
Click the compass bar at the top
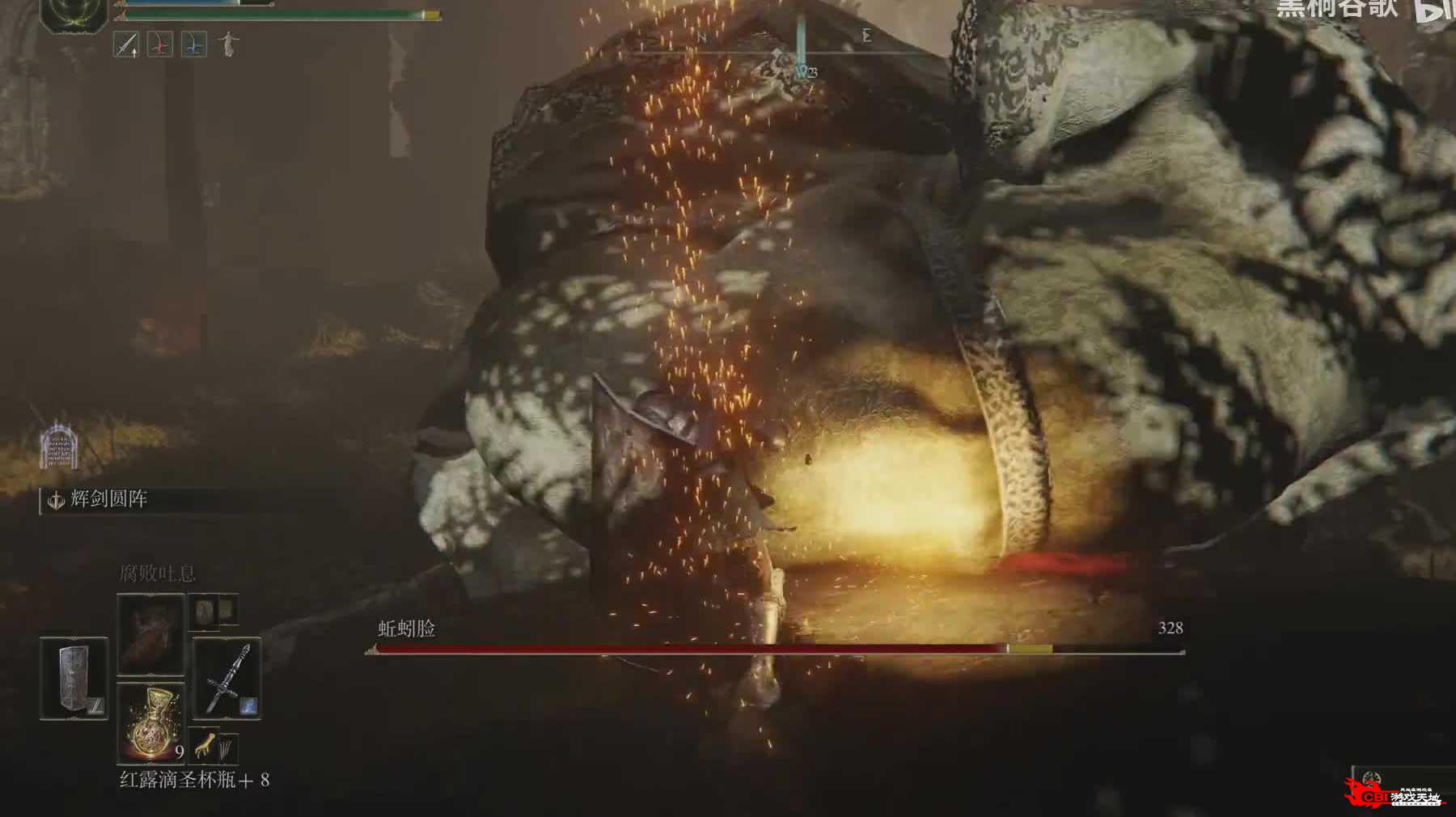click(785, 38)
